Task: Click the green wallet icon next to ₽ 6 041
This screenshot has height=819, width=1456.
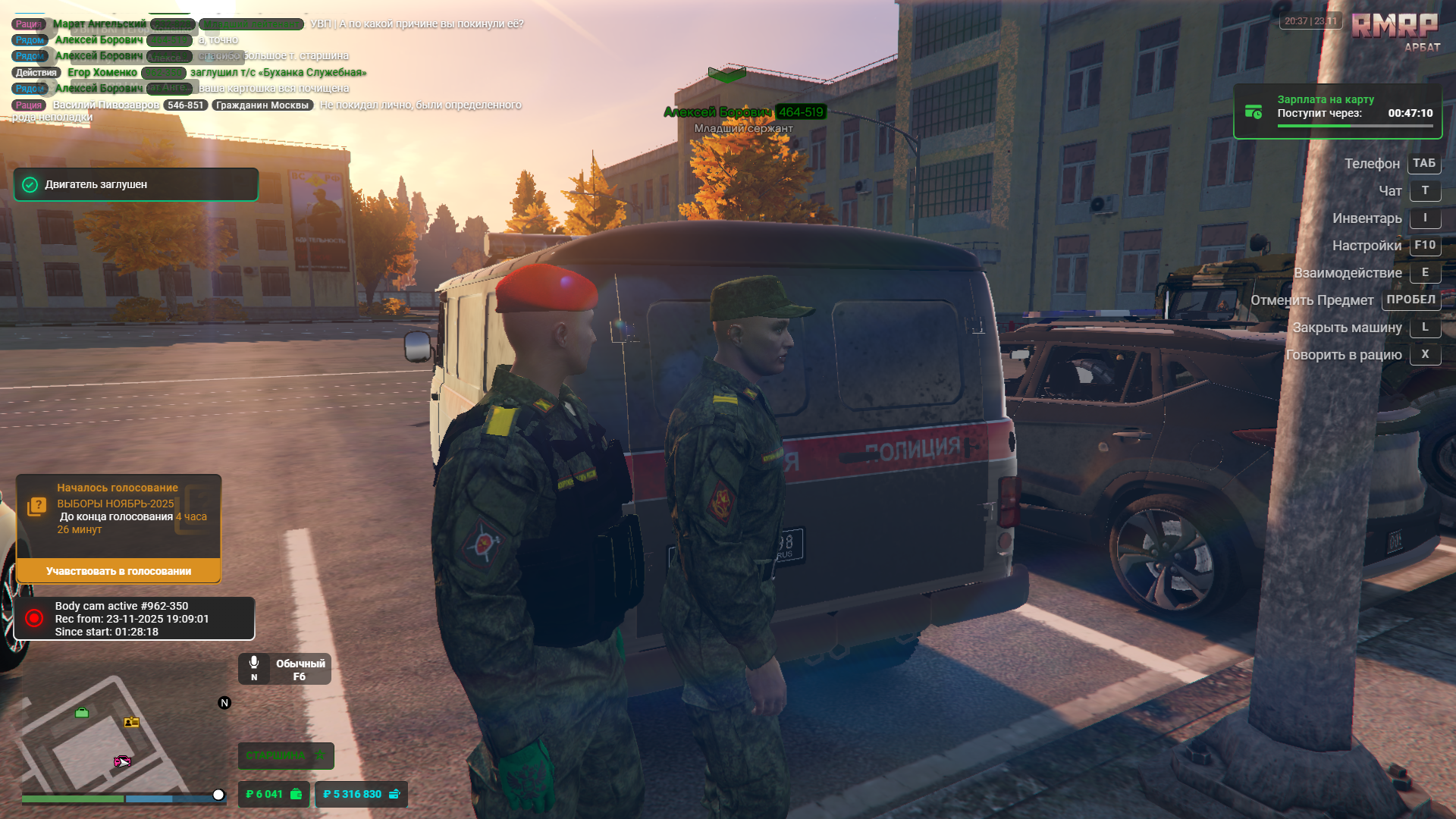Action: tap(295, 794)
